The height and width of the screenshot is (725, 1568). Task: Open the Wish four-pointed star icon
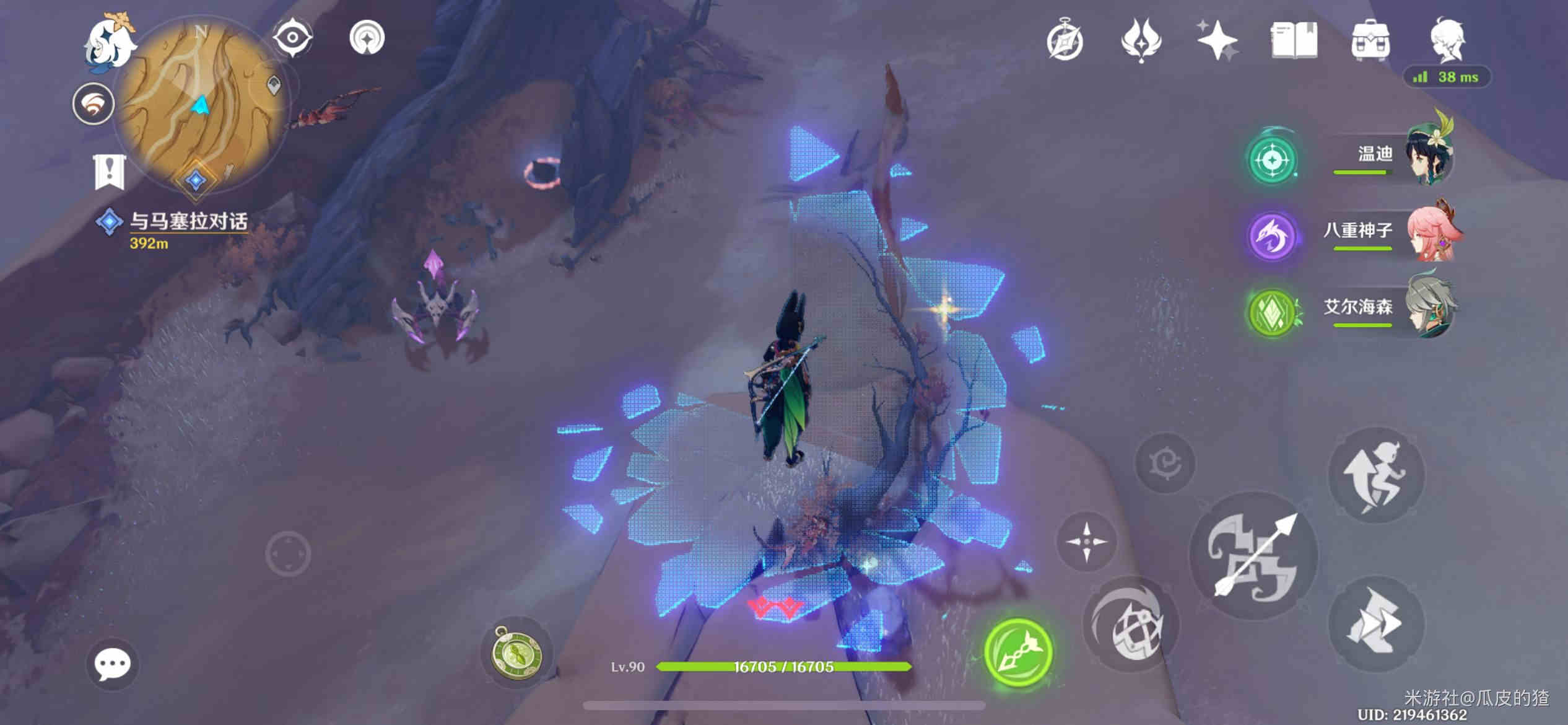click(1216, 41)
